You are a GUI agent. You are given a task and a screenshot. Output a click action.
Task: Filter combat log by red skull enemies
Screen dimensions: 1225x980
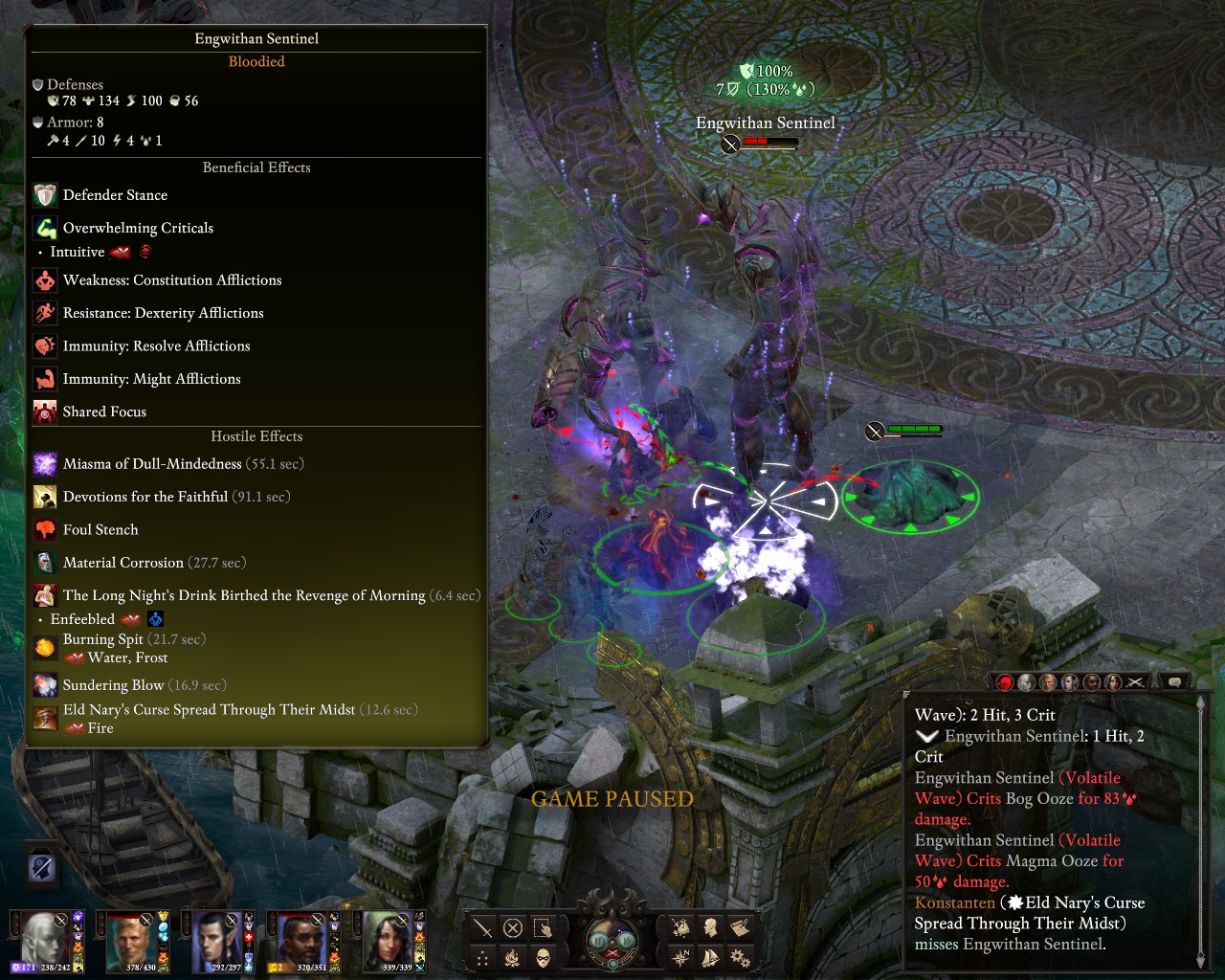[x=1004, y=682]
